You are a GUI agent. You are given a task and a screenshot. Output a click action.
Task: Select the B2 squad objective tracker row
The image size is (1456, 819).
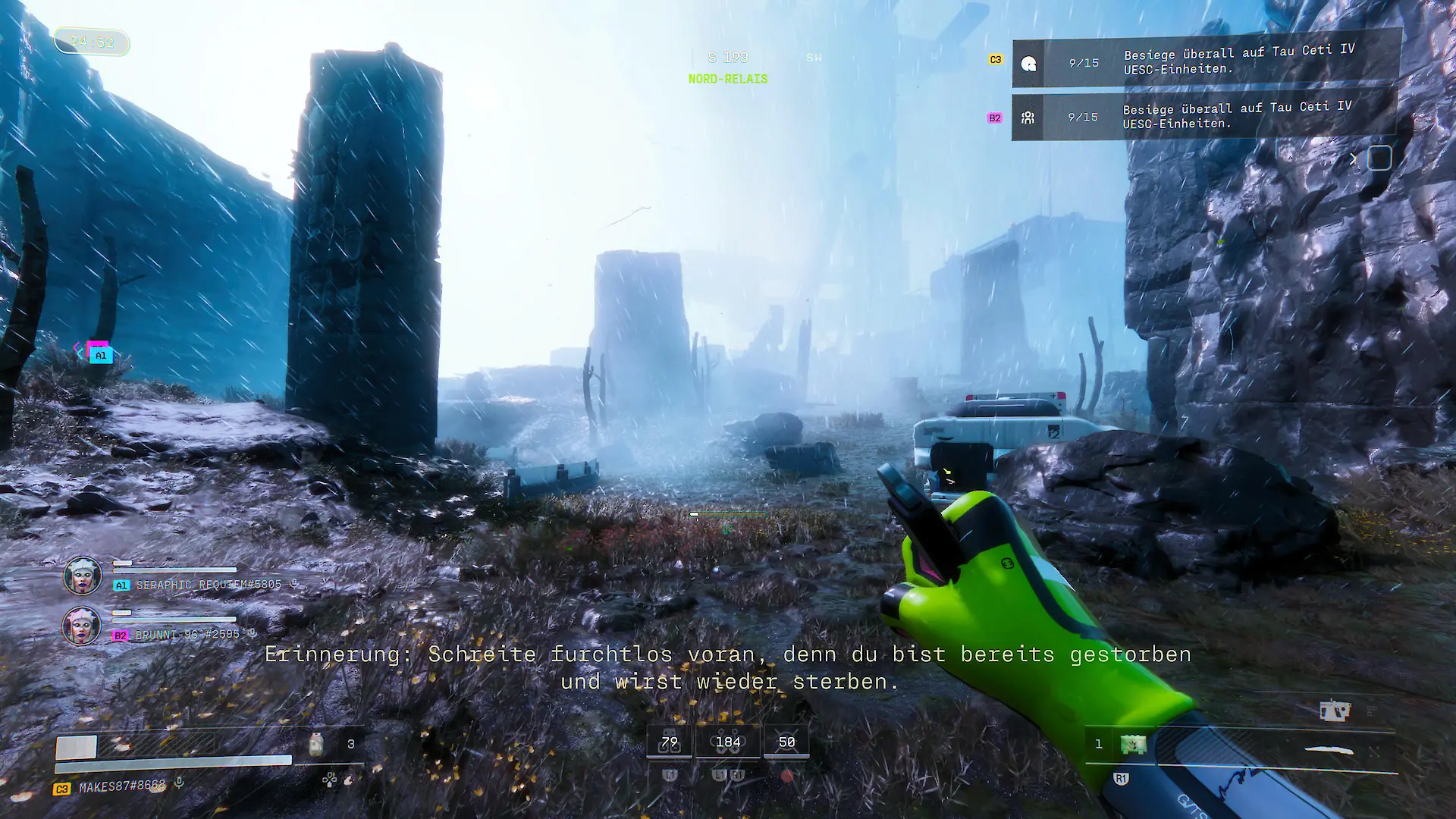point(1206,117)
